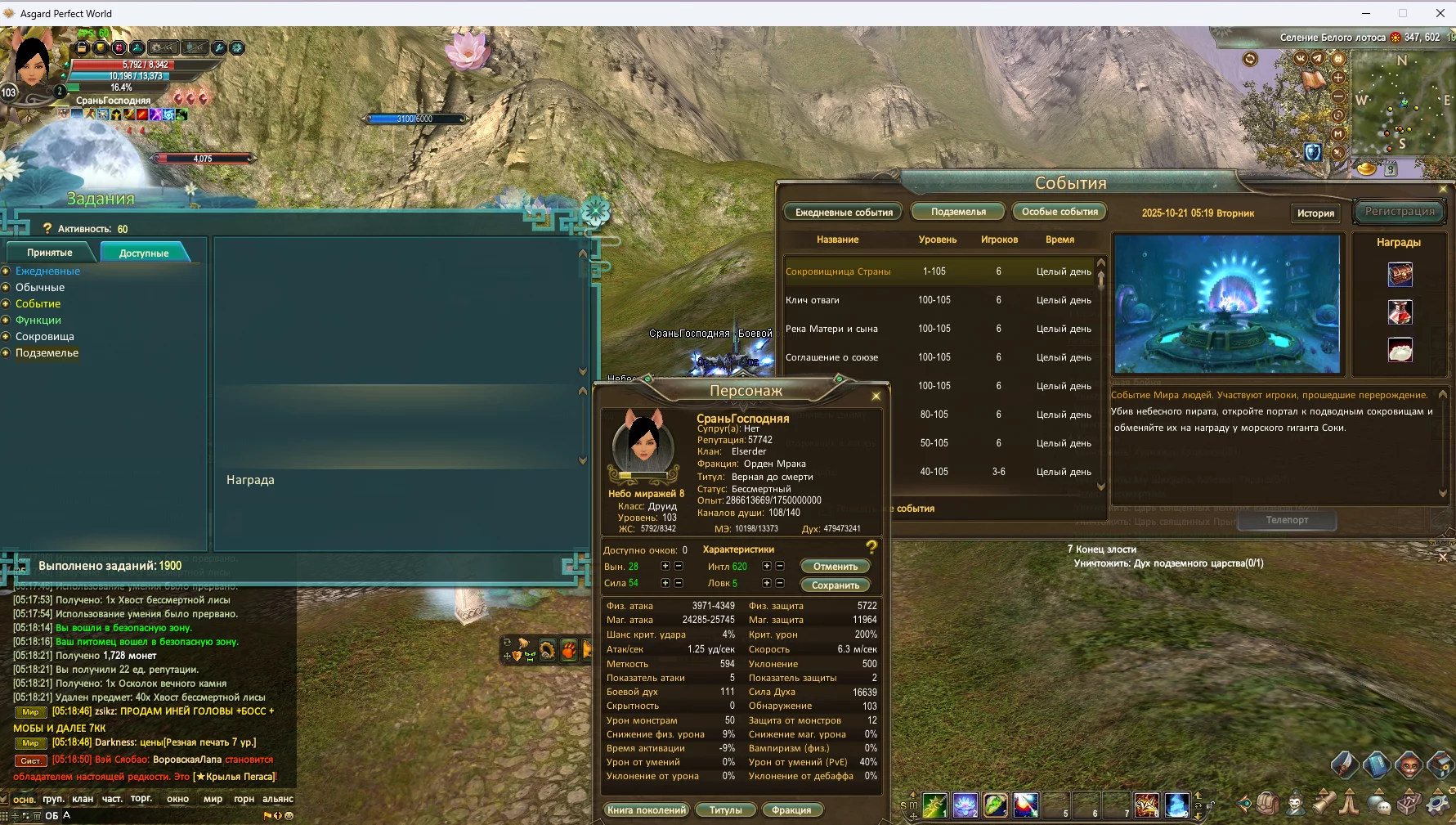Expand the Подземелье quest category
The image size is (1456, 825).
(x=47, y=353)
